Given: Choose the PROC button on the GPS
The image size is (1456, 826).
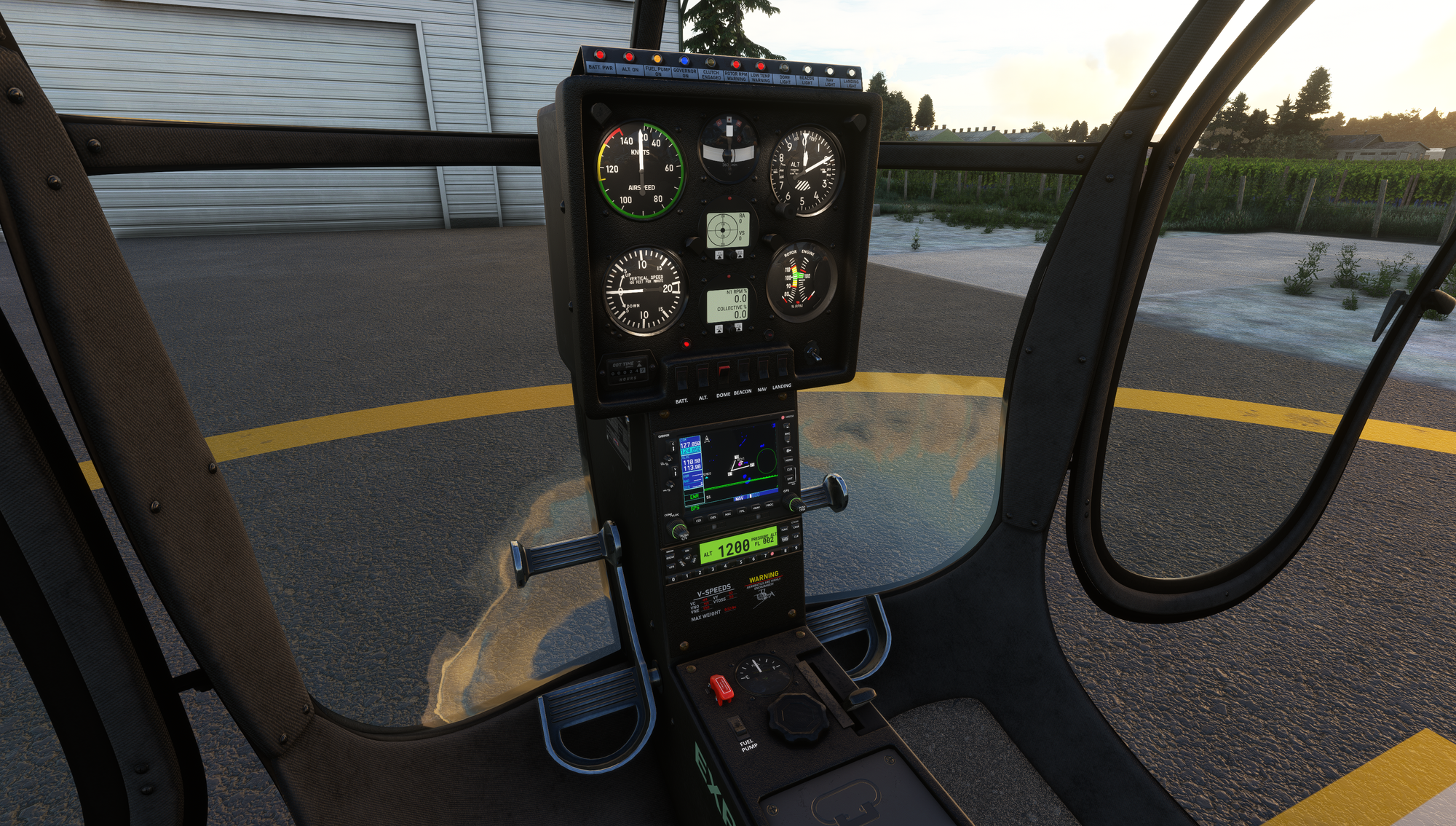Looking at the screenshot, I should pos(770,505).
